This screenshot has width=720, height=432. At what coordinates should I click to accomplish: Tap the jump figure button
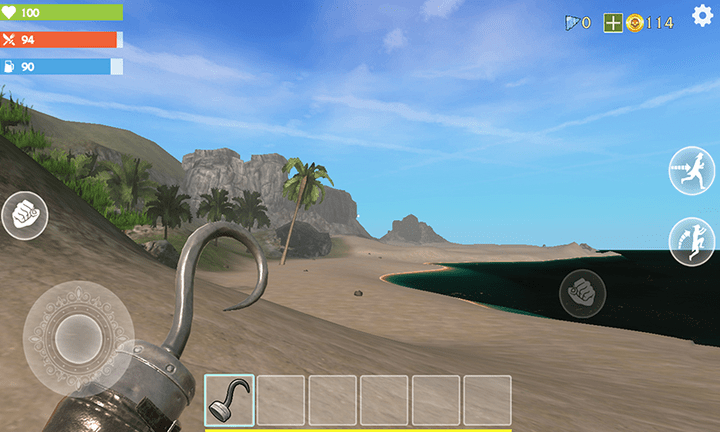(692, 241)
